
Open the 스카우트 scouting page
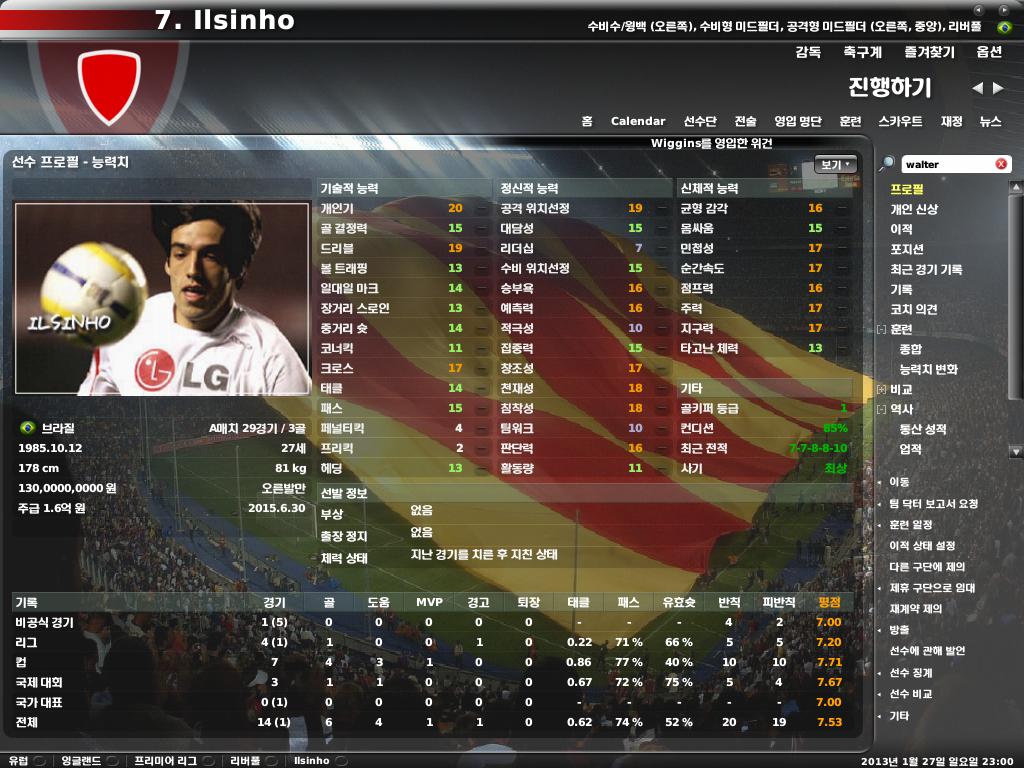(x=900, y=121)
